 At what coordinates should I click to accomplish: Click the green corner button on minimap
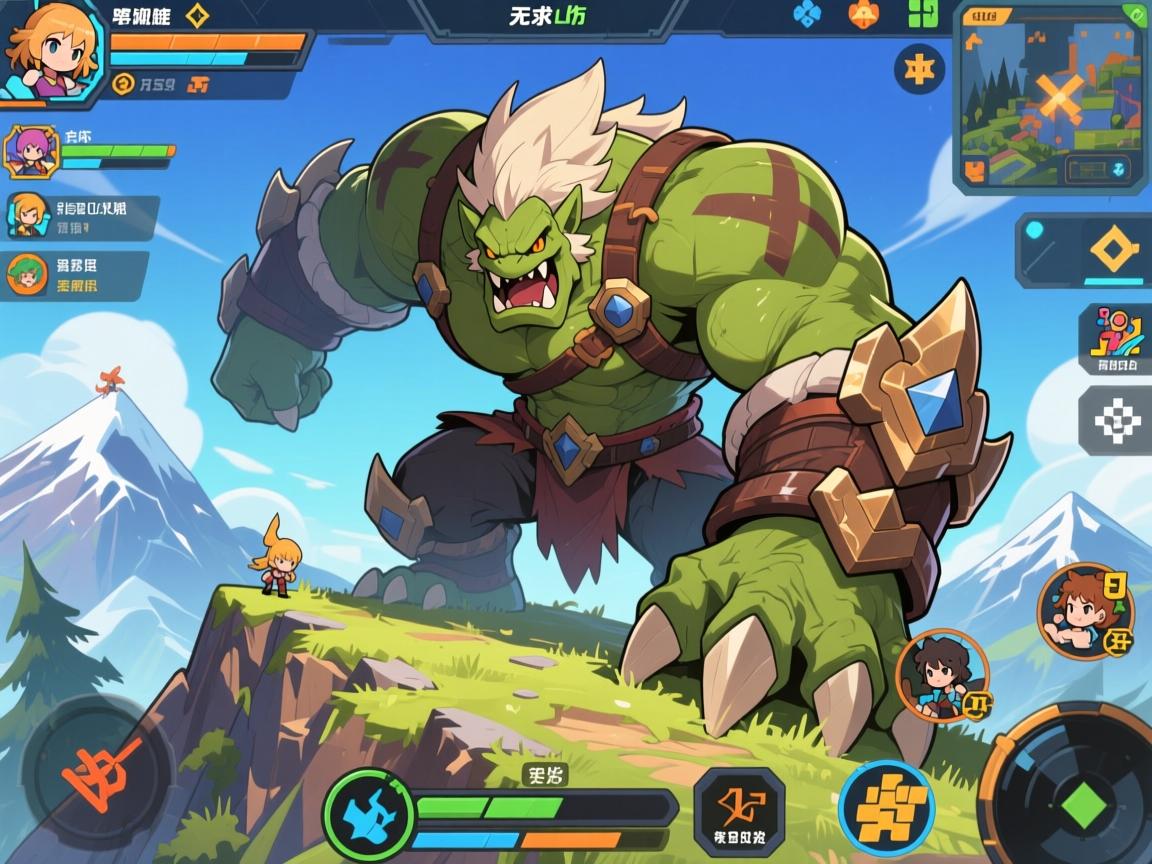(x=1134, y=14)
